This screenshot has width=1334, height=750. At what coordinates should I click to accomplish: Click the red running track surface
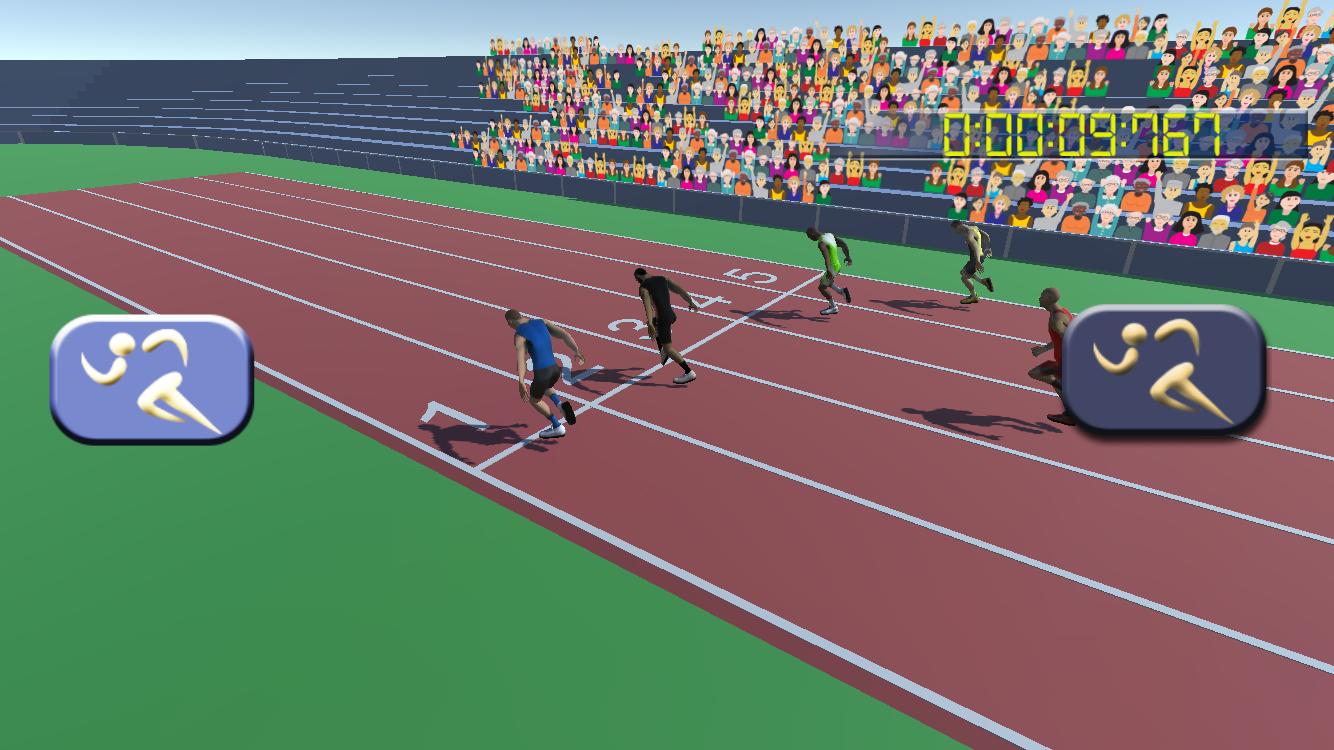tap(850, 550)
